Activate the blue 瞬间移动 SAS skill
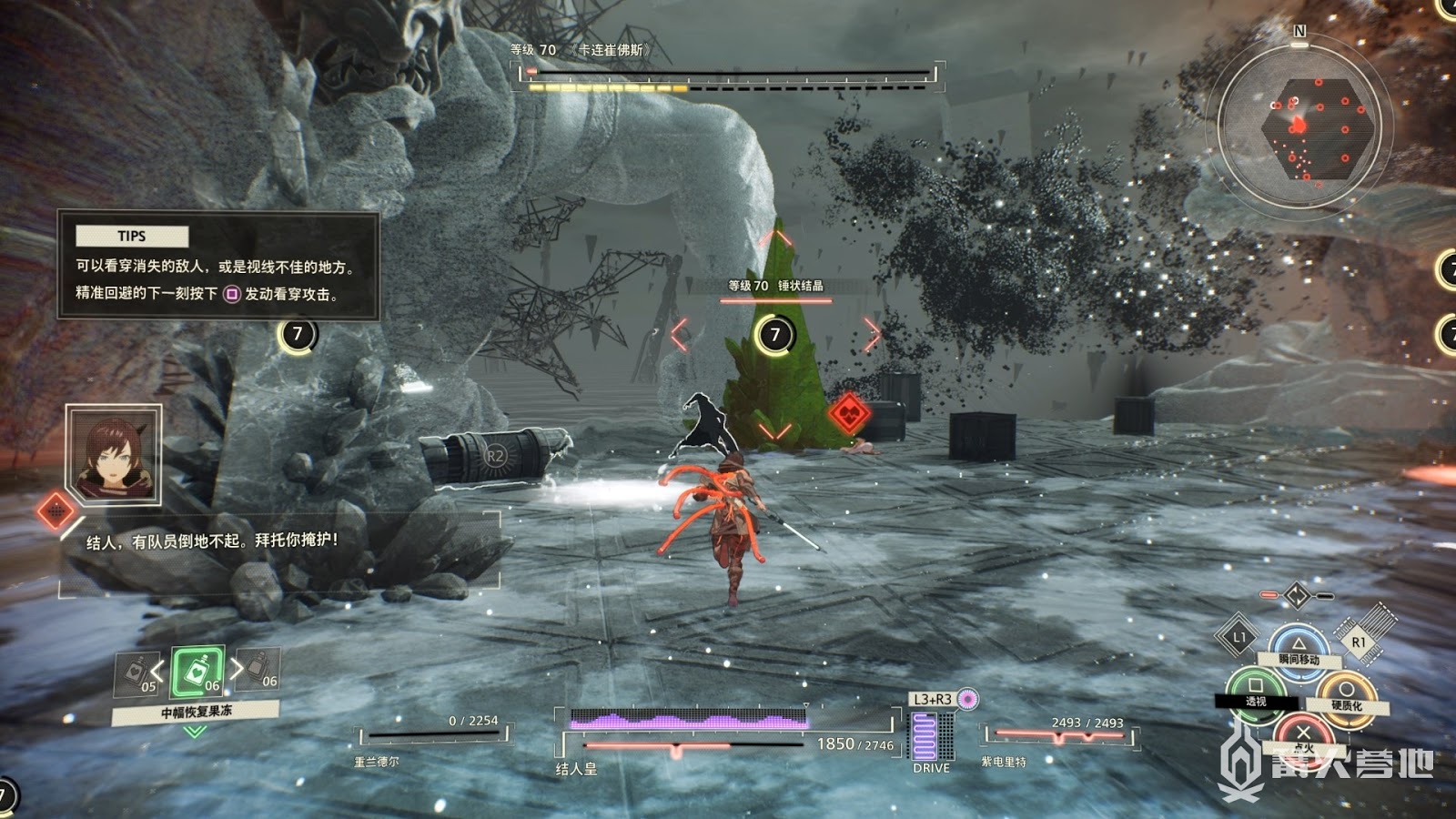This screenshot has height=819, width=1456. click(1299, 644)
